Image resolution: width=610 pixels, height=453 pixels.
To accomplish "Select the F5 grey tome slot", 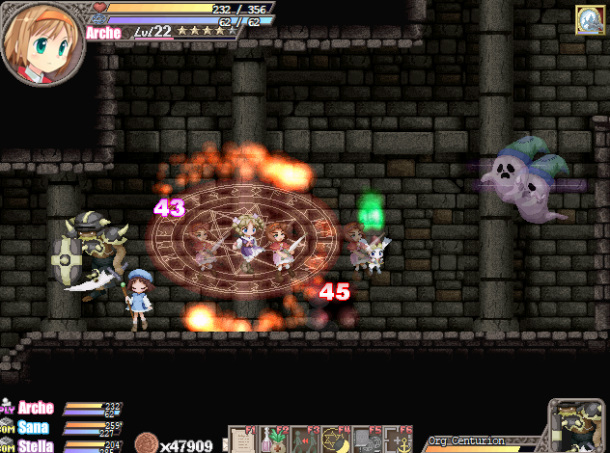I will (366, 440).
